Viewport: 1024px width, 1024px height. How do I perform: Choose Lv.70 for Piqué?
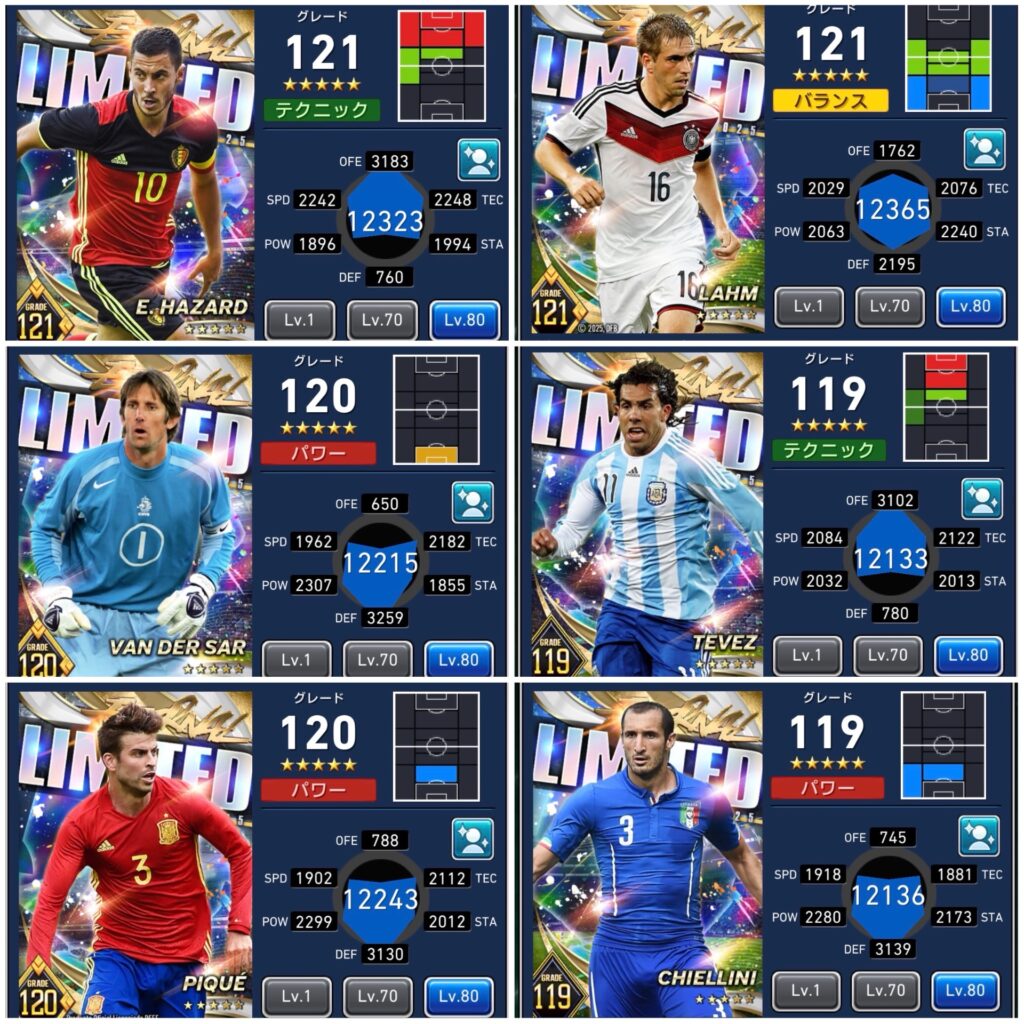click(378, 996)
